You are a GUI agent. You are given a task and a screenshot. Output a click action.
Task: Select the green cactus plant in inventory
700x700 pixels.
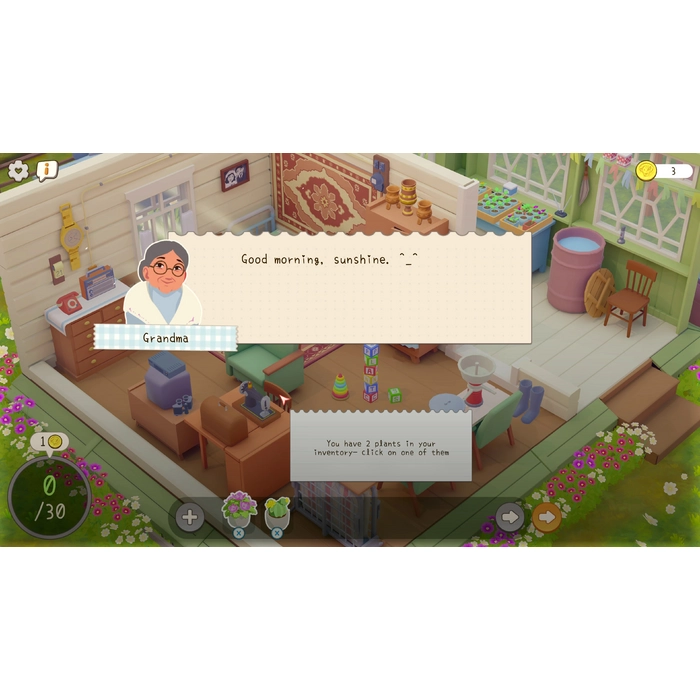pyautogui.click(x=277, y=510)
